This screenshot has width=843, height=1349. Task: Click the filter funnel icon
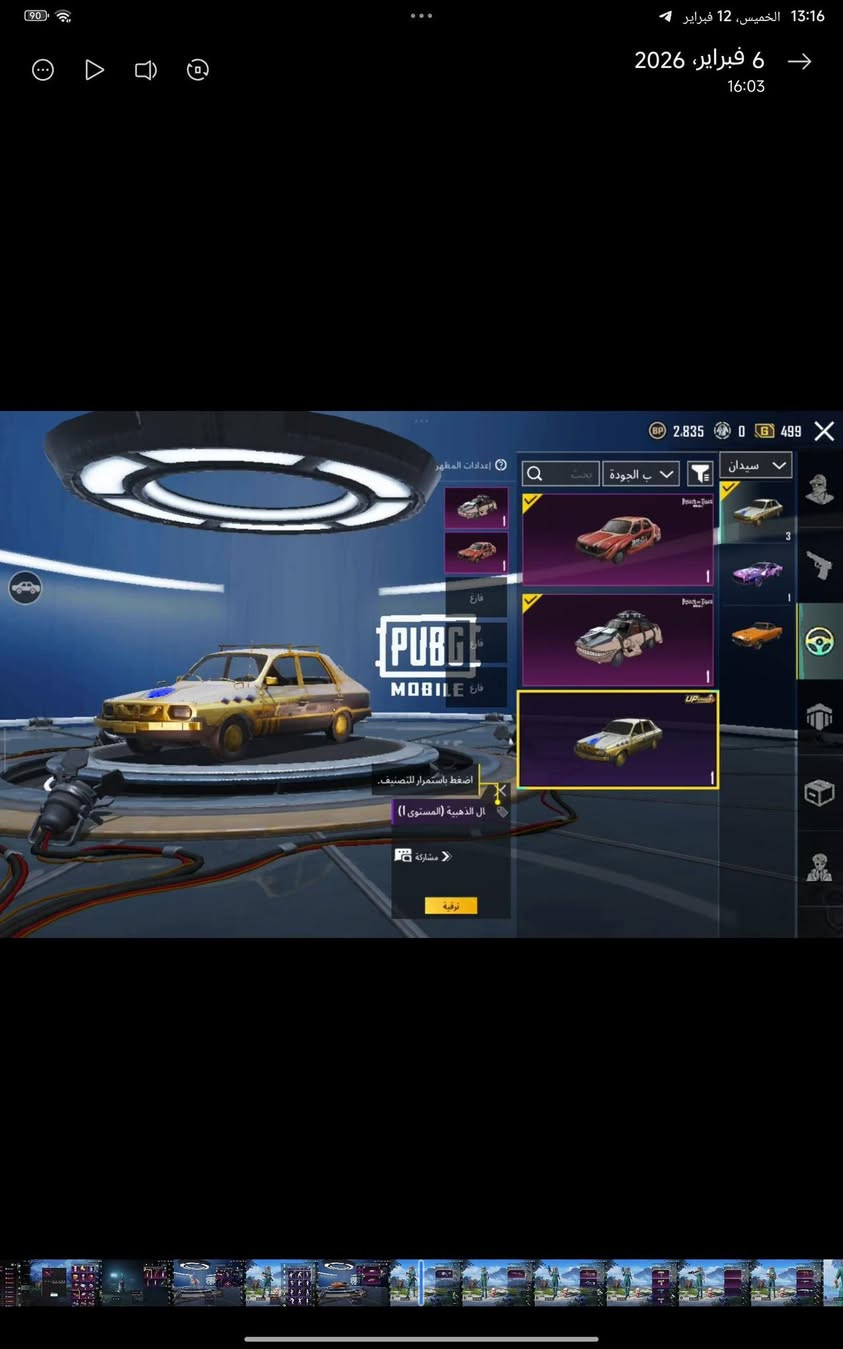click(701, 474)
